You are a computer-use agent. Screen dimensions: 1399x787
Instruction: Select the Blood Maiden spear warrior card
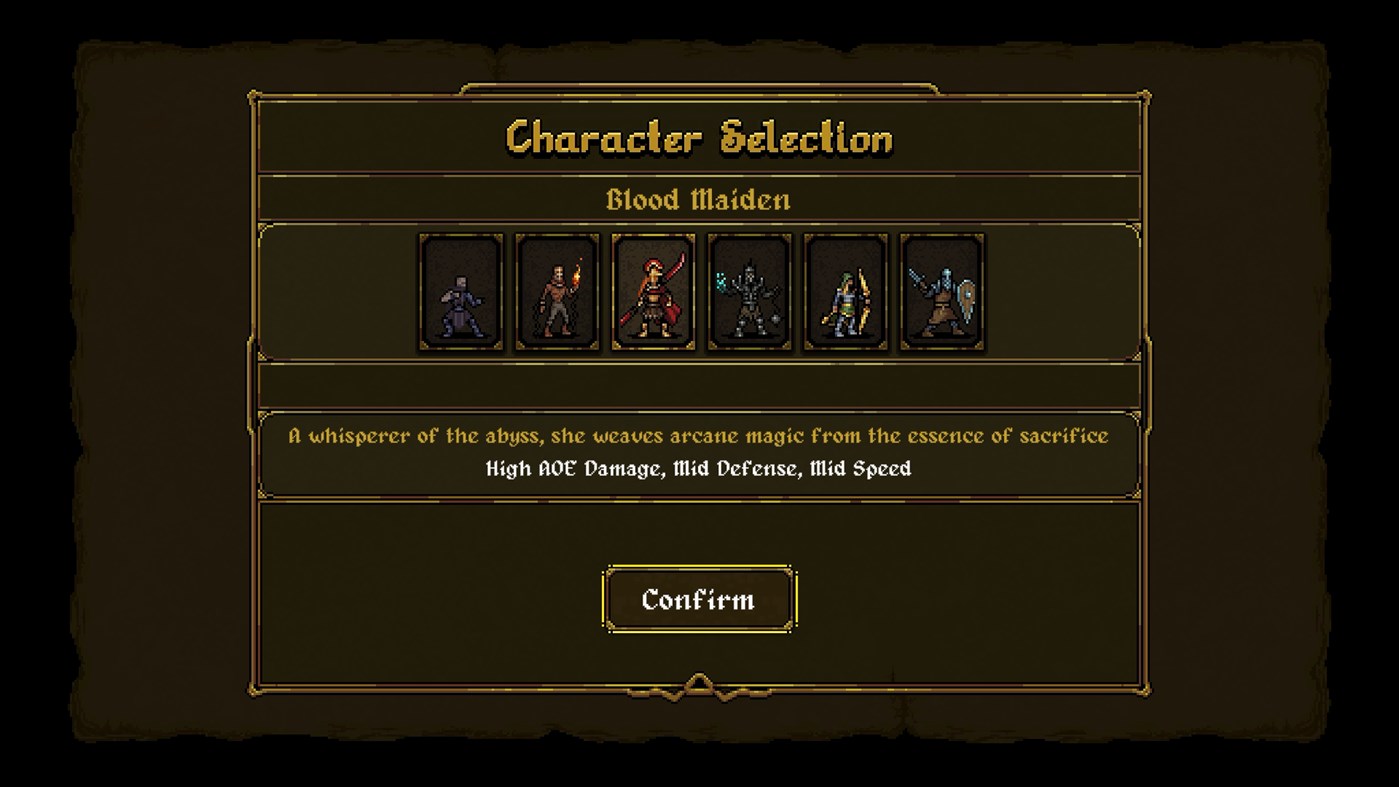tap(652, 292)
